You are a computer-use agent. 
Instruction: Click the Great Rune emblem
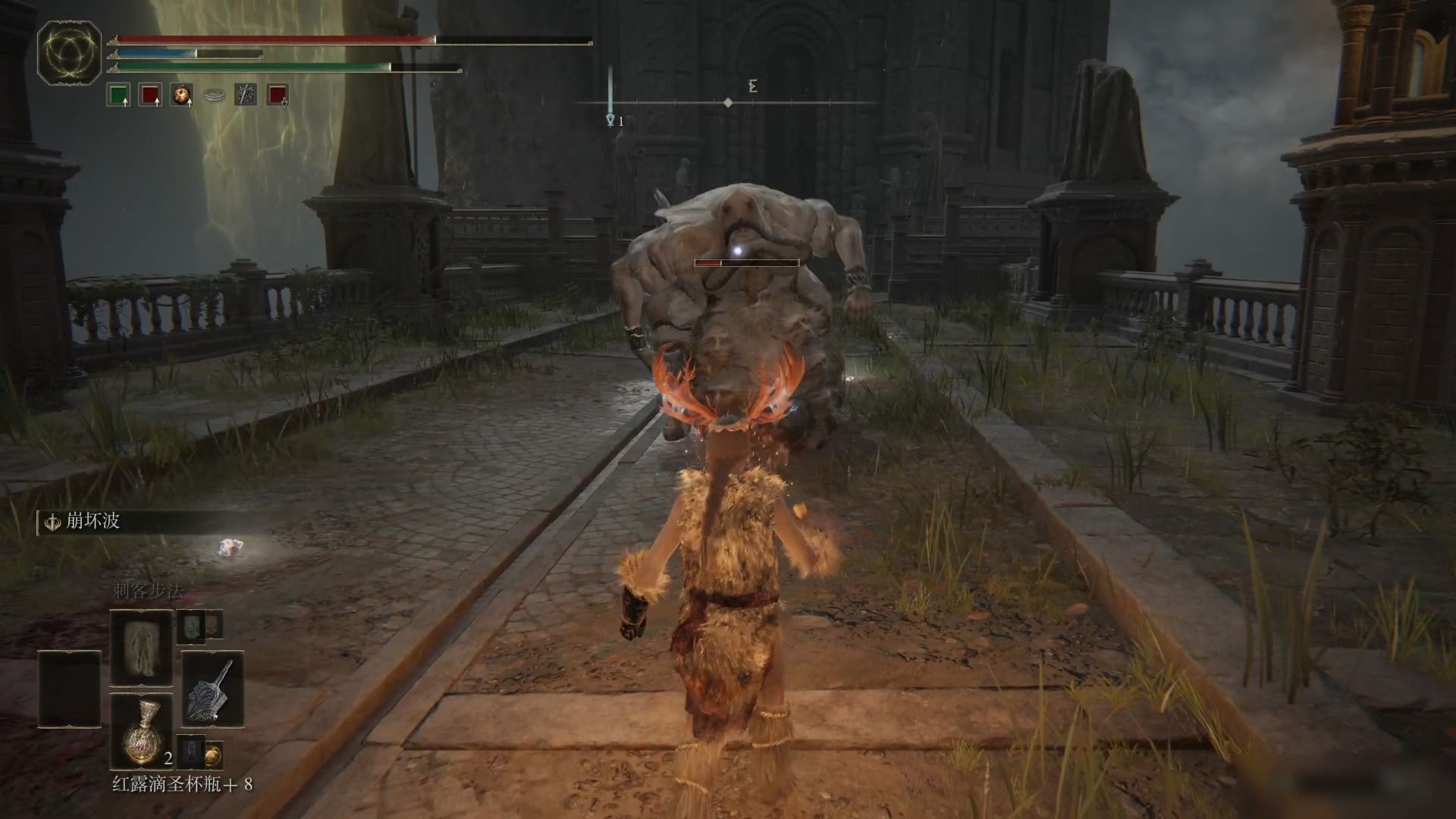pyautogui.click(x=70, y=53)
